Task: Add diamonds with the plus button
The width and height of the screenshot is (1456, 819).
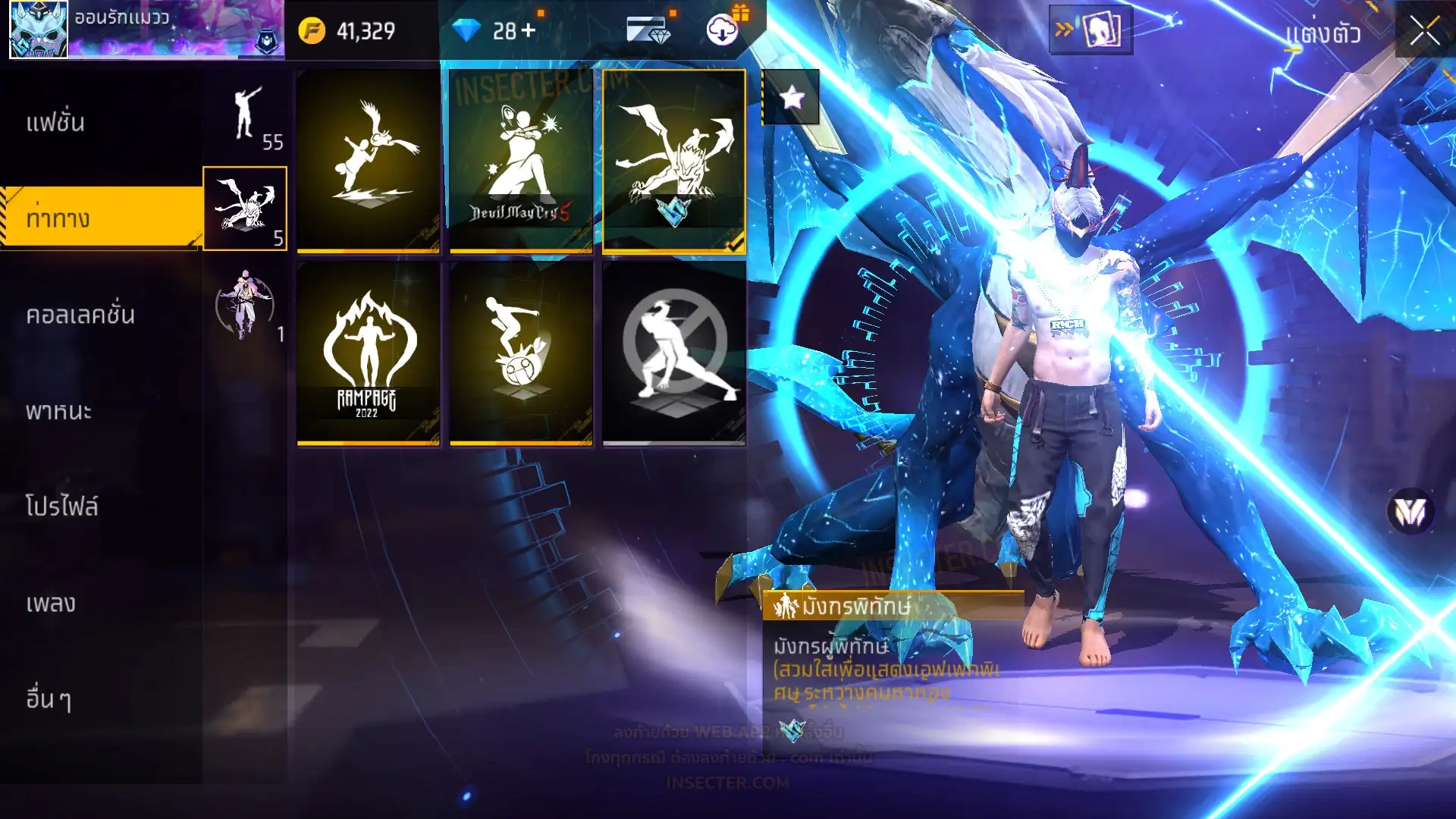Action: coord(528,30)
